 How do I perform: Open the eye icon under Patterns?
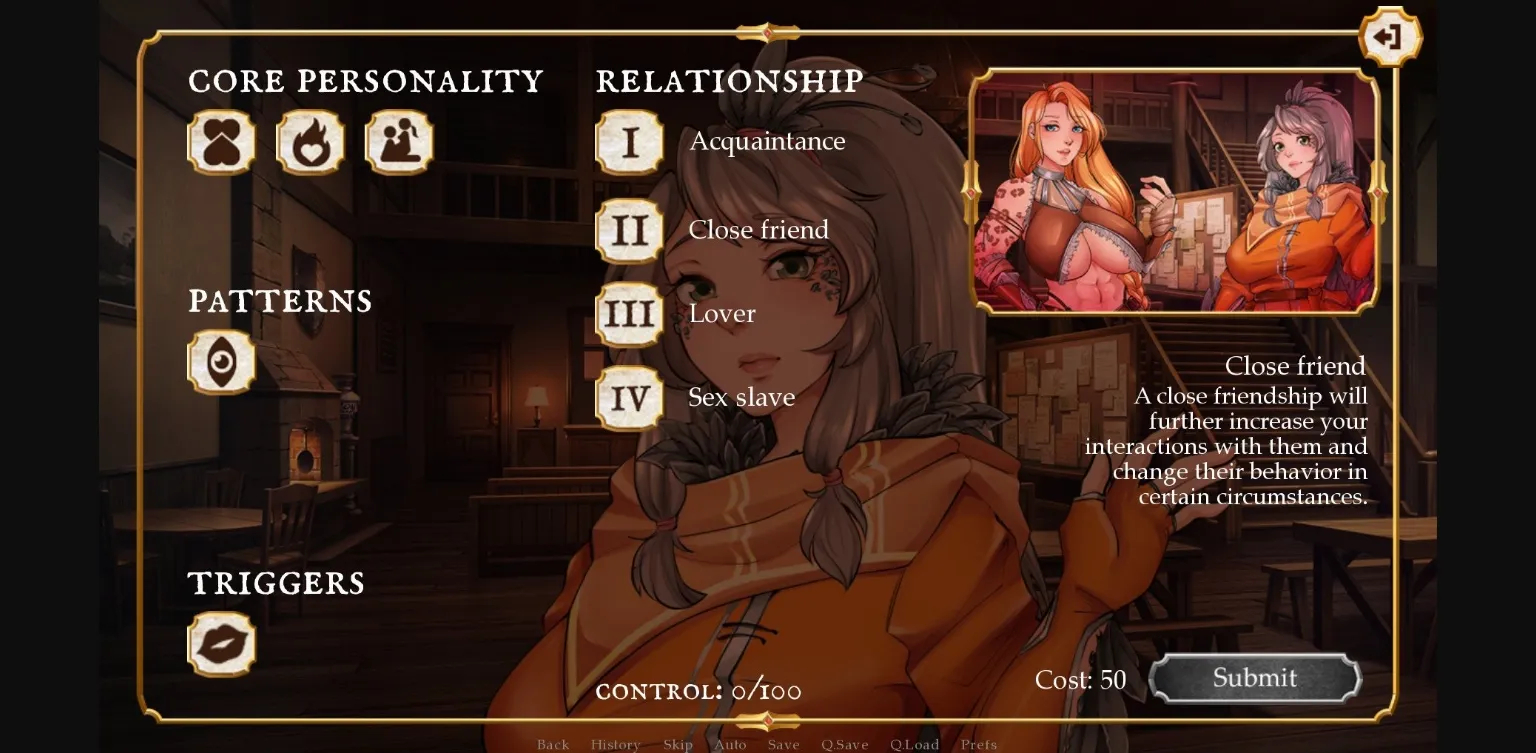coord(221,362)
